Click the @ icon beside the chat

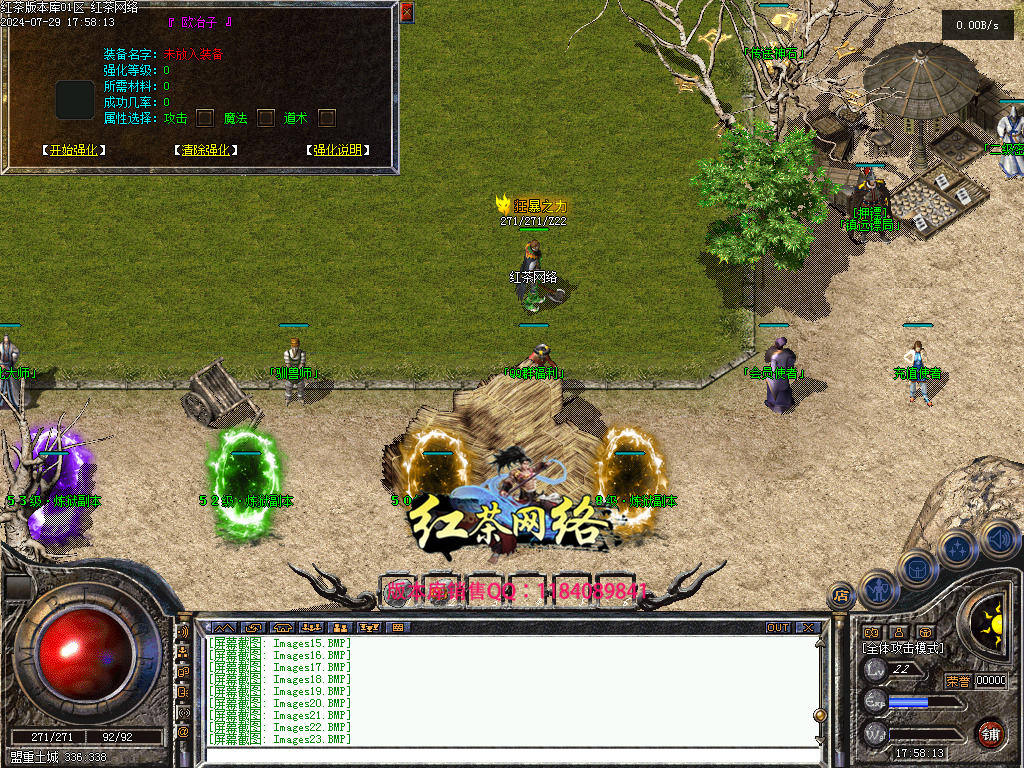click(x=183, y=732)
